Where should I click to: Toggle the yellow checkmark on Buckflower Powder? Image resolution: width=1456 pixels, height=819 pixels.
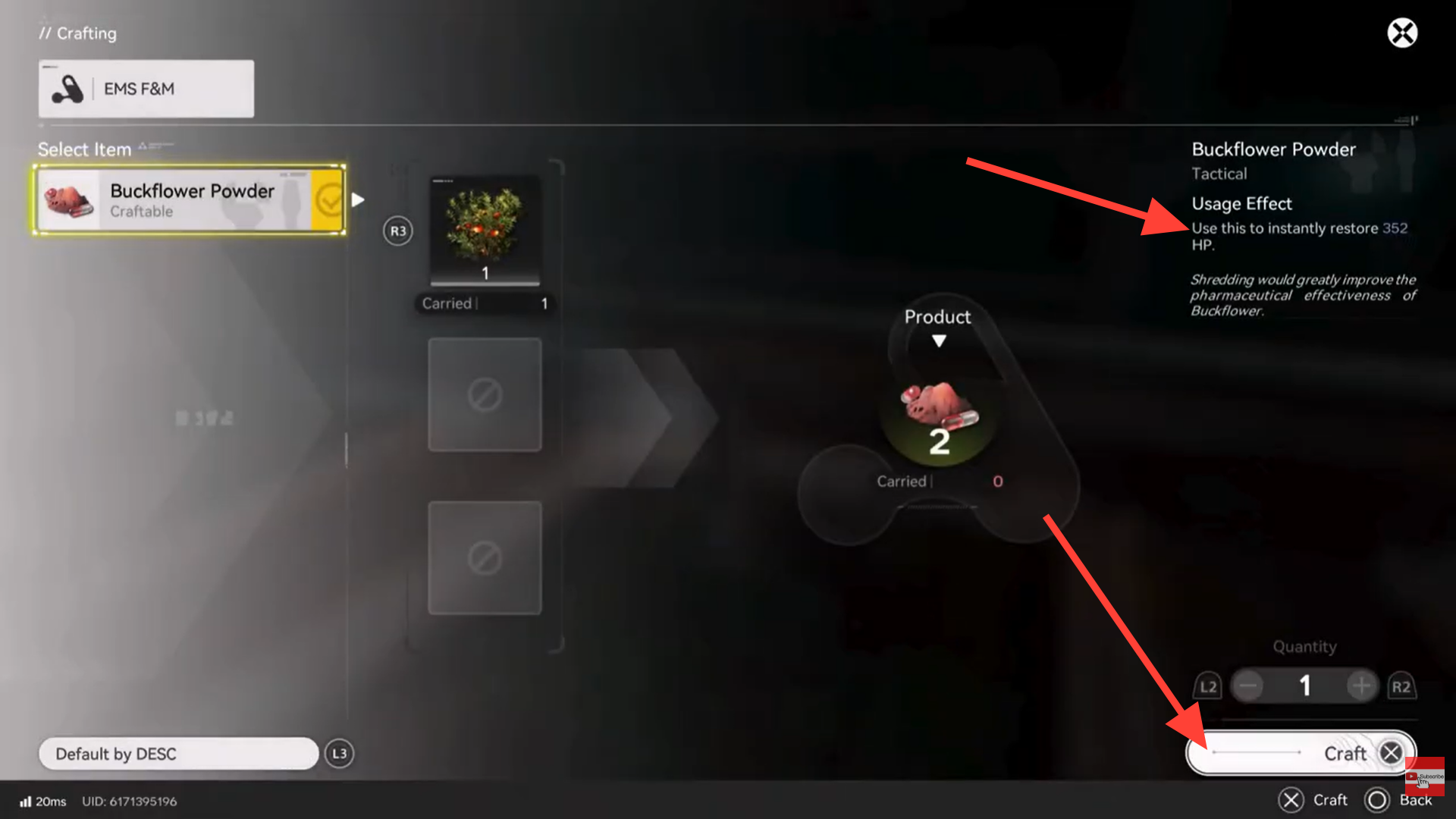(328, 199)
